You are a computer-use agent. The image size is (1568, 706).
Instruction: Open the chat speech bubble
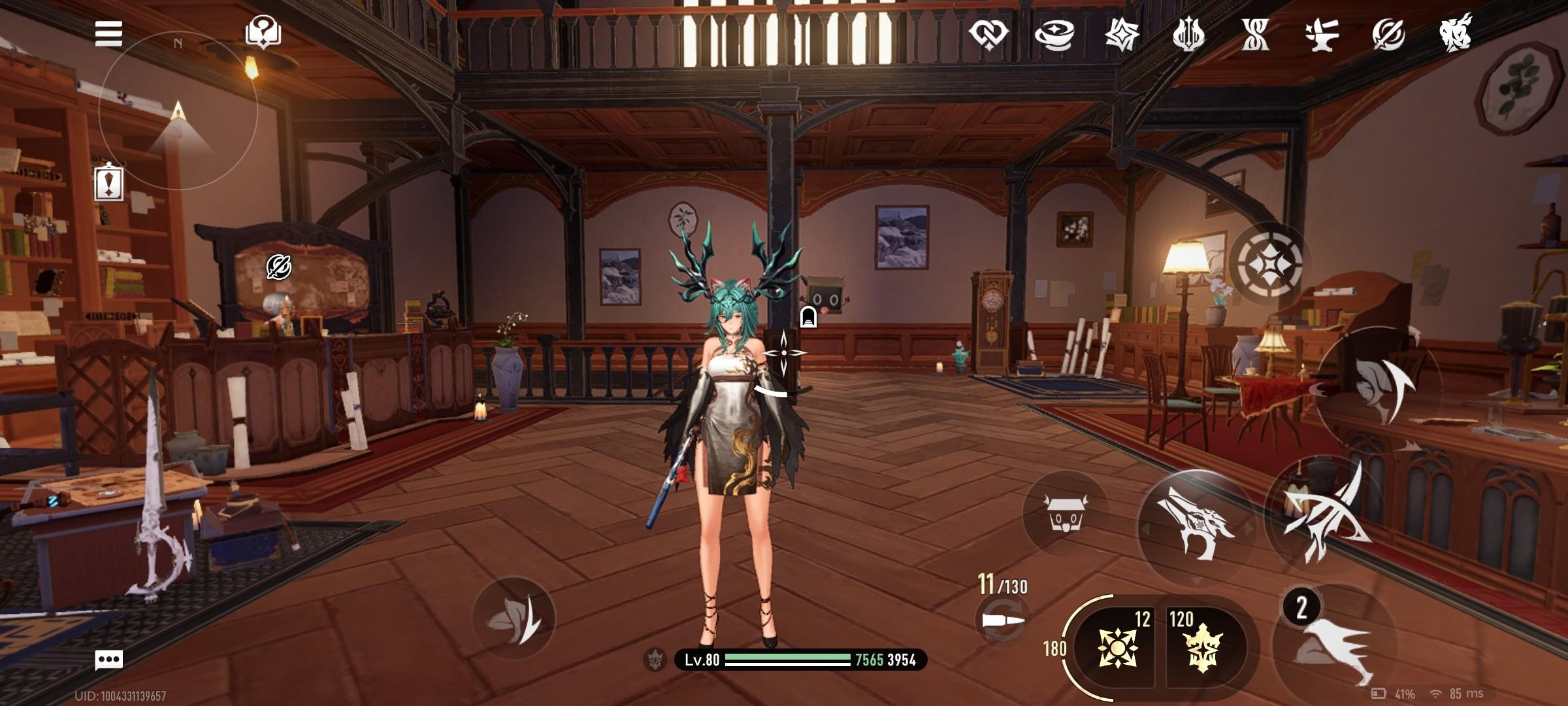tap(108, 660)
